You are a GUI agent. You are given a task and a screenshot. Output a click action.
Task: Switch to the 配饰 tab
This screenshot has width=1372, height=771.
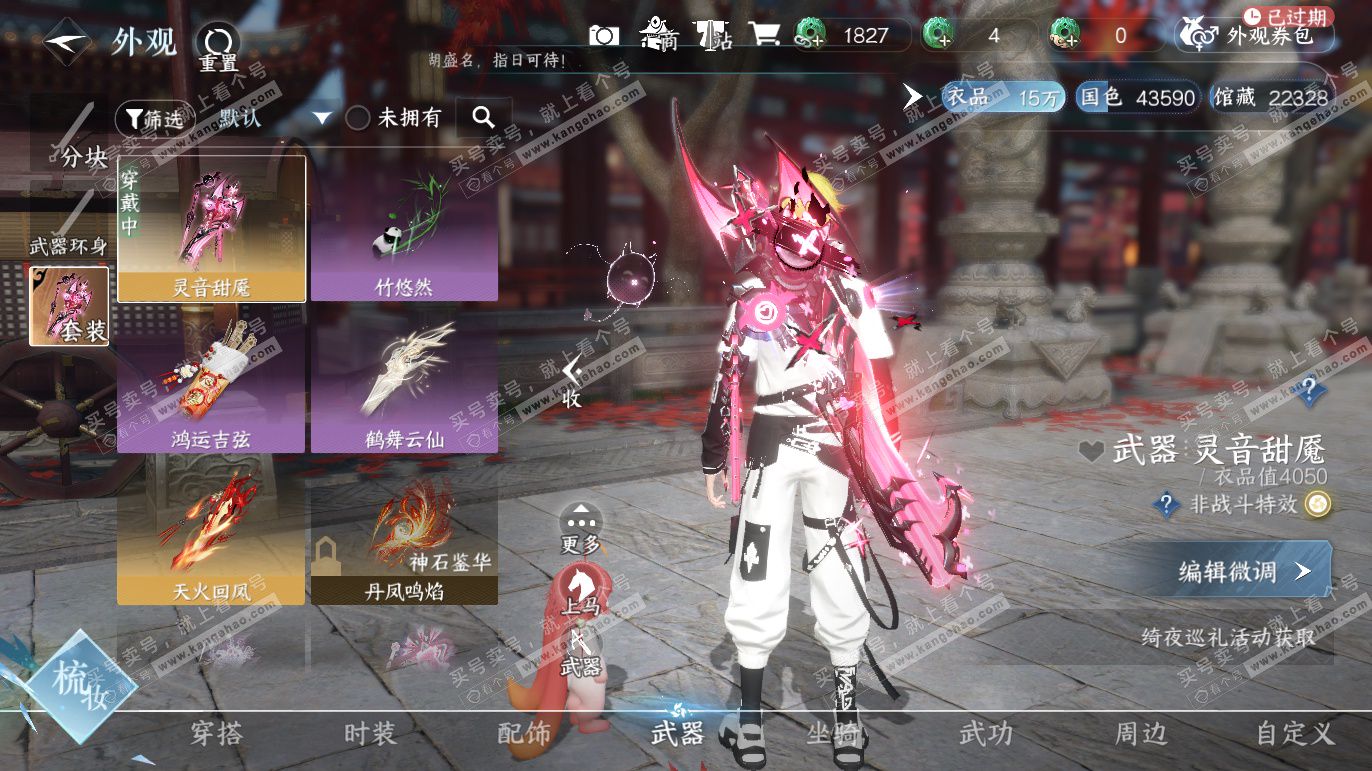tap(524, 734)
